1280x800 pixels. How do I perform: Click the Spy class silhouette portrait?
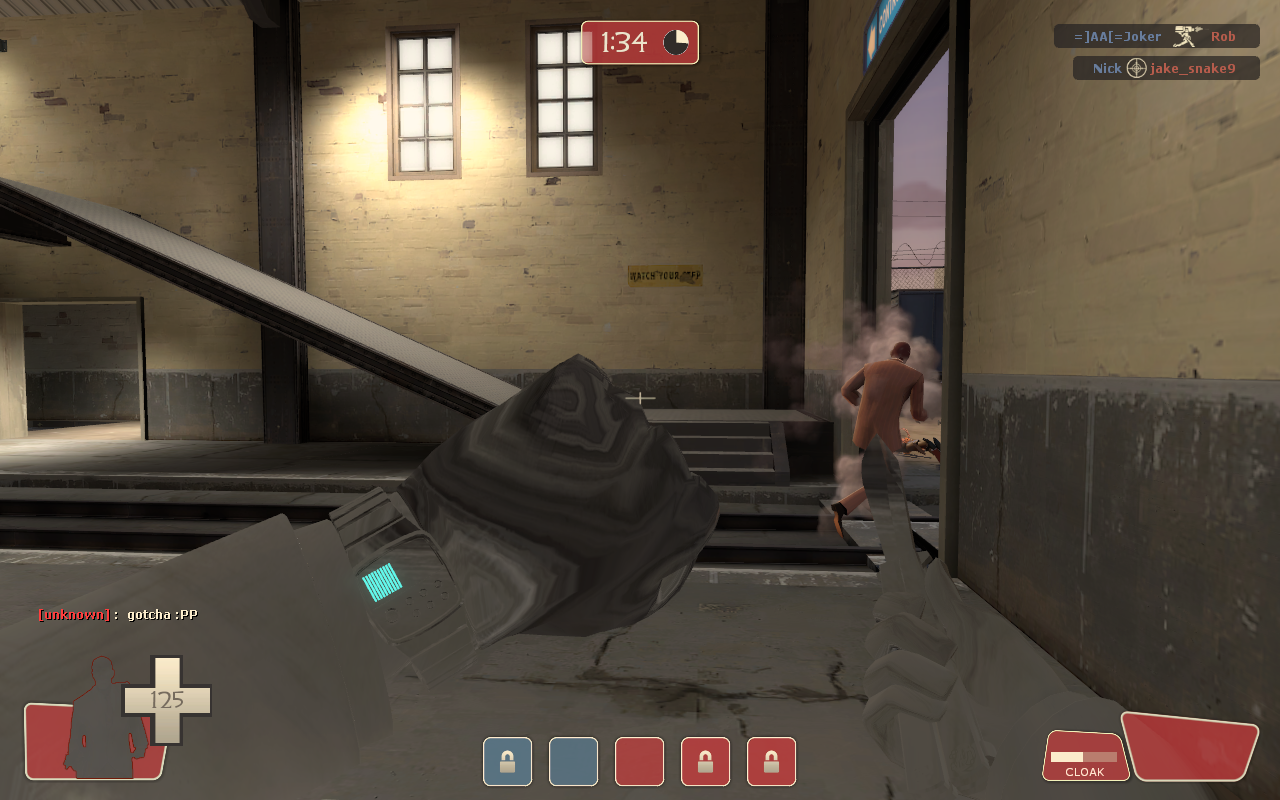pyautogui.click(x=100, y=718)
